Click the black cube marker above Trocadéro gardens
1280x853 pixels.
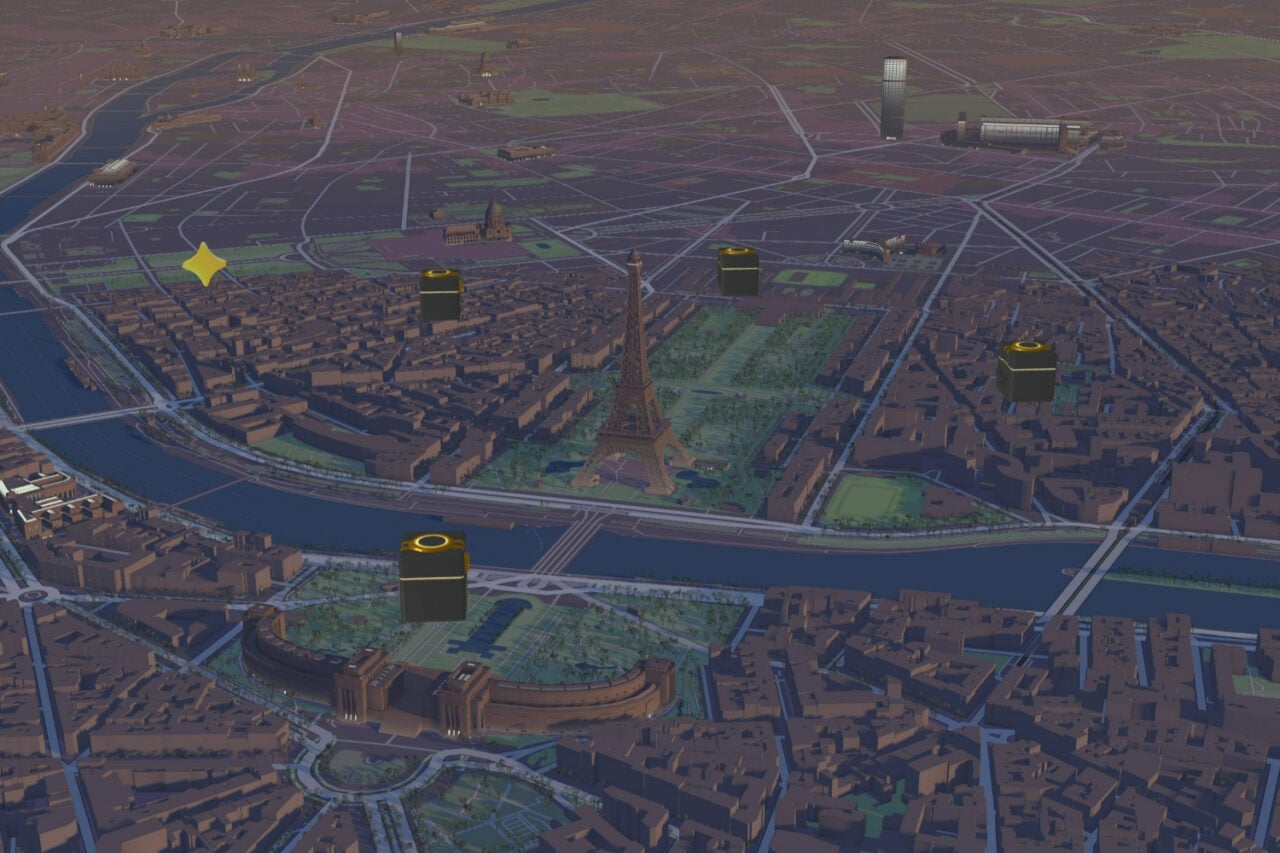434,577
